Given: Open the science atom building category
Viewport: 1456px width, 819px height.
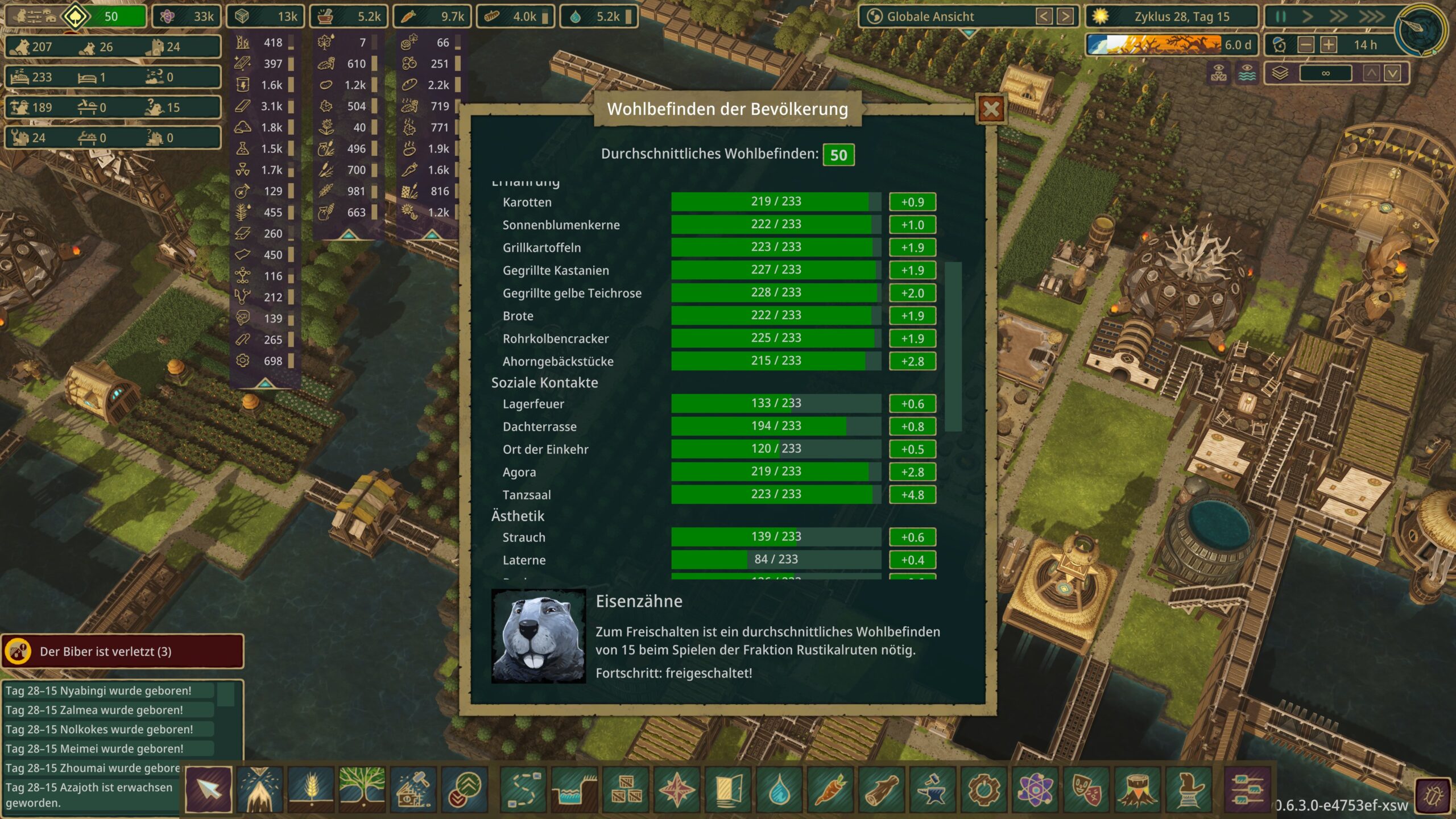Looking at the screenshot, I should pos(1035,789).
